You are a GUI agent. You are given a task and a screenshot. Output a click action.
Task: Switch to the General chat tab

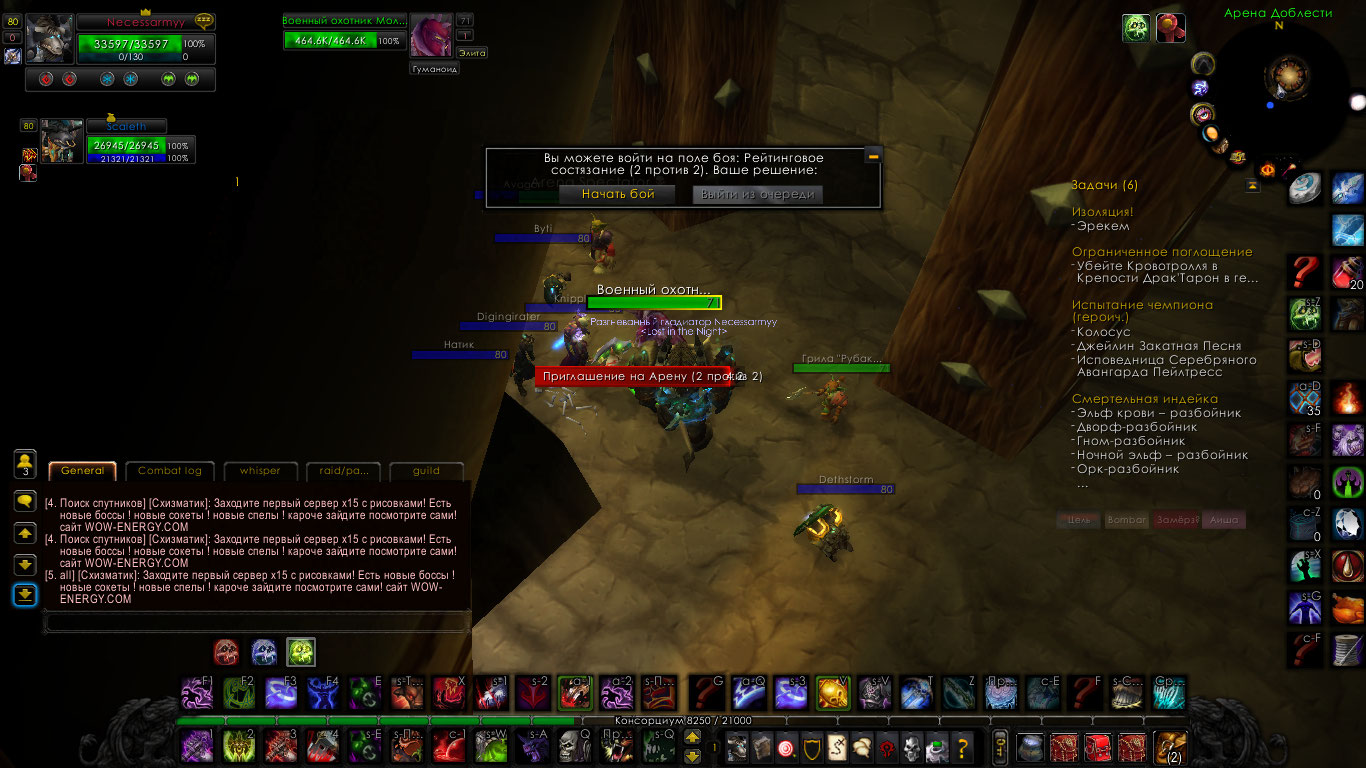click(82, 471)
